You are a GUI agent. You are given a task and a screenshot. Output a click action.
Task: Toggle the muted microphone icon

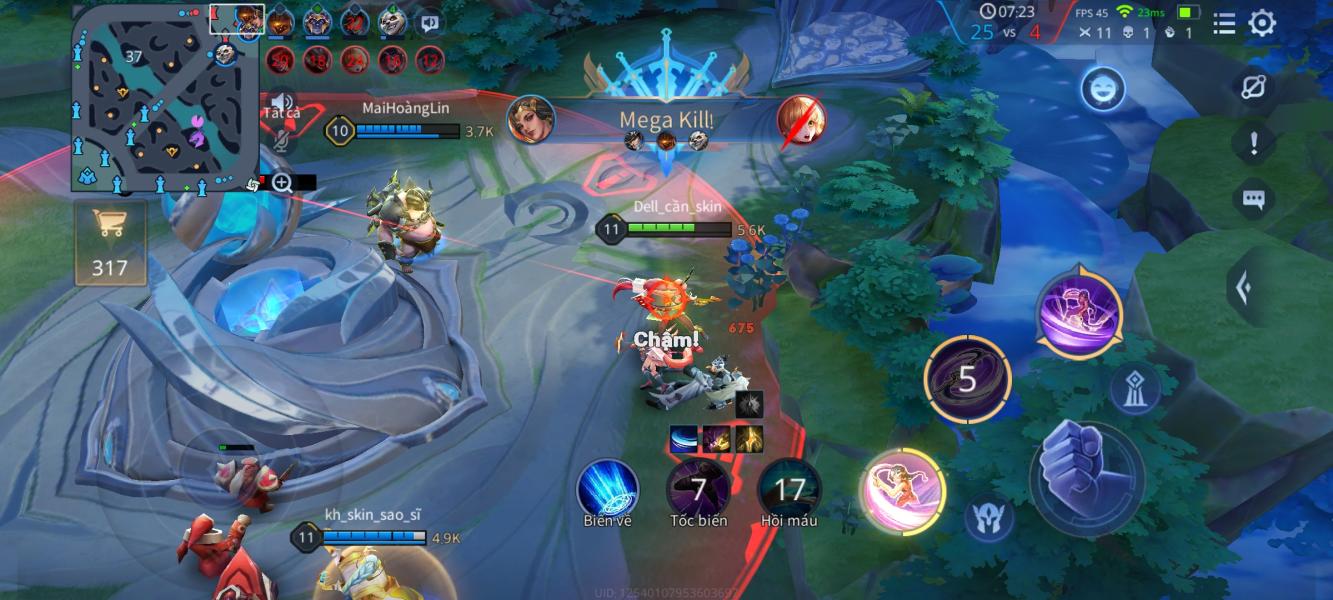pyautogui.click(x=282, y=141)
